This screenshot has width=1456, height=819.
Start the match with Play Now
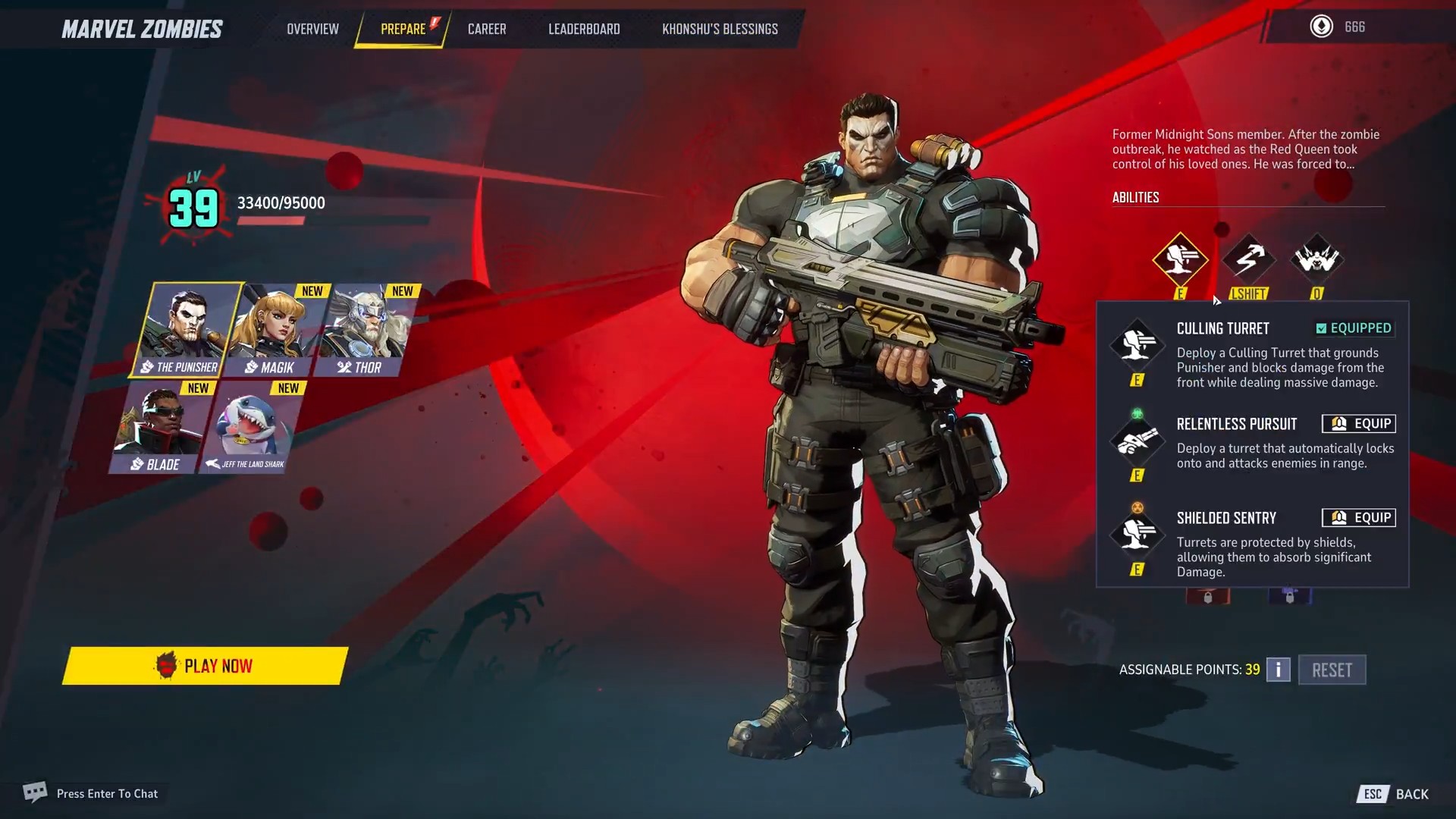point(205,666)
